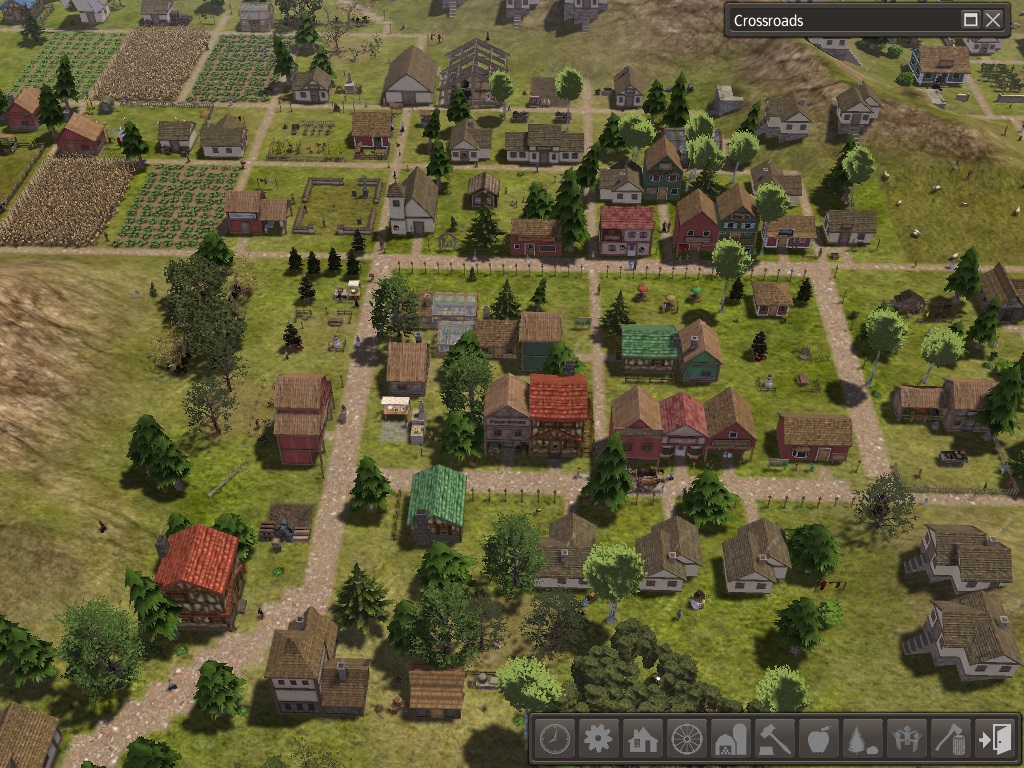Screen dimensions: 1024x768
Task: Expand the Crossroads window with the square button
Action: coord(970,20)
